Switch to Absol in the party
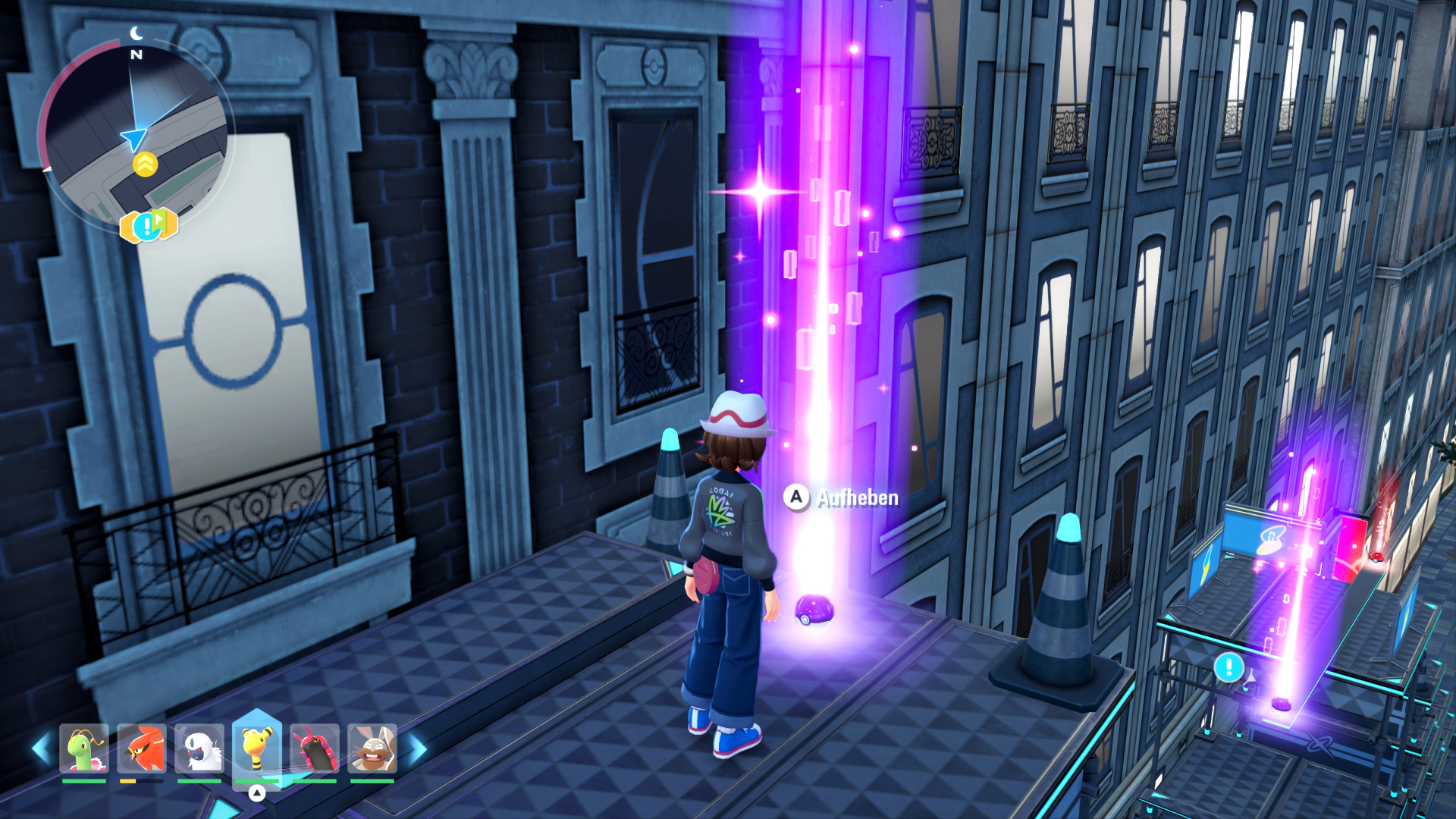Screen dimensions: 1456x819 point(199,749)
